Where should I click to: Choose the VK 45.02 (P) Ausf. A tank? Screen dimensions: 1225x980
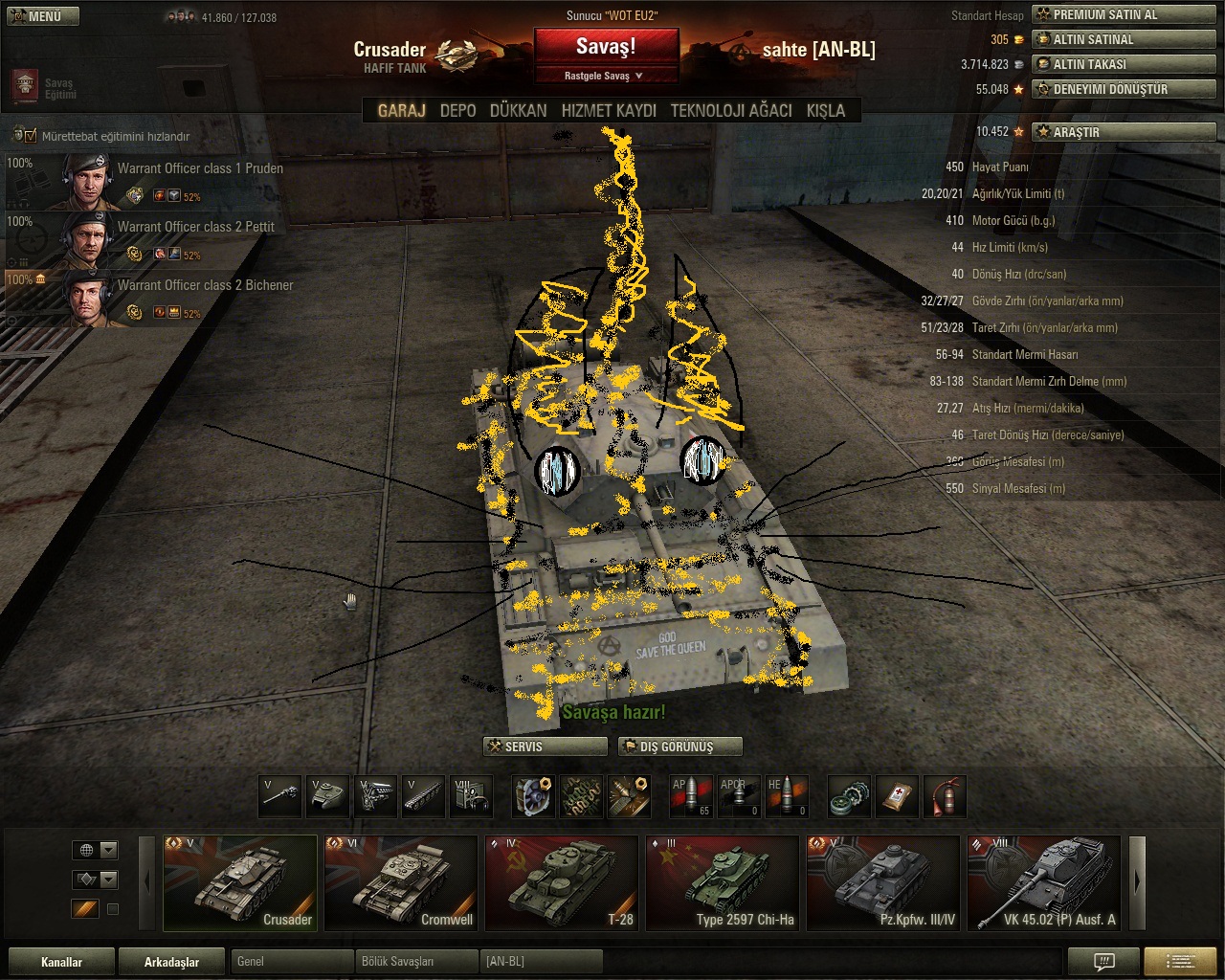click(1043, 882)
